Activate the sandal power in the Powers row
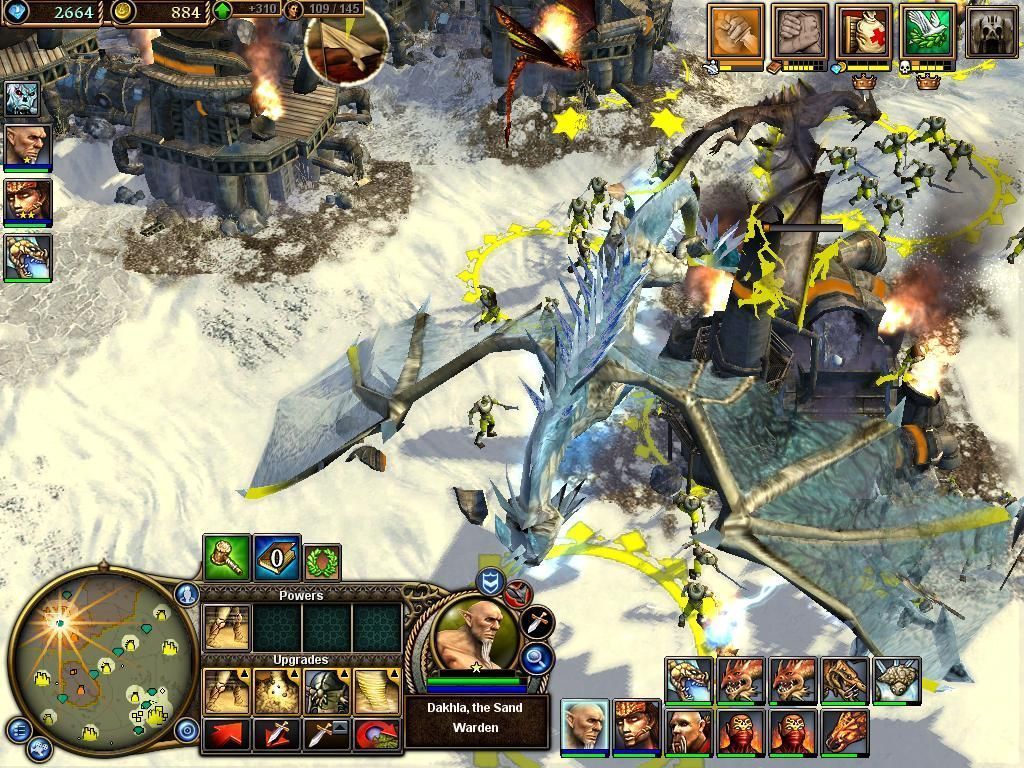This screenshot has height=768, width=1024. (226, 627)
